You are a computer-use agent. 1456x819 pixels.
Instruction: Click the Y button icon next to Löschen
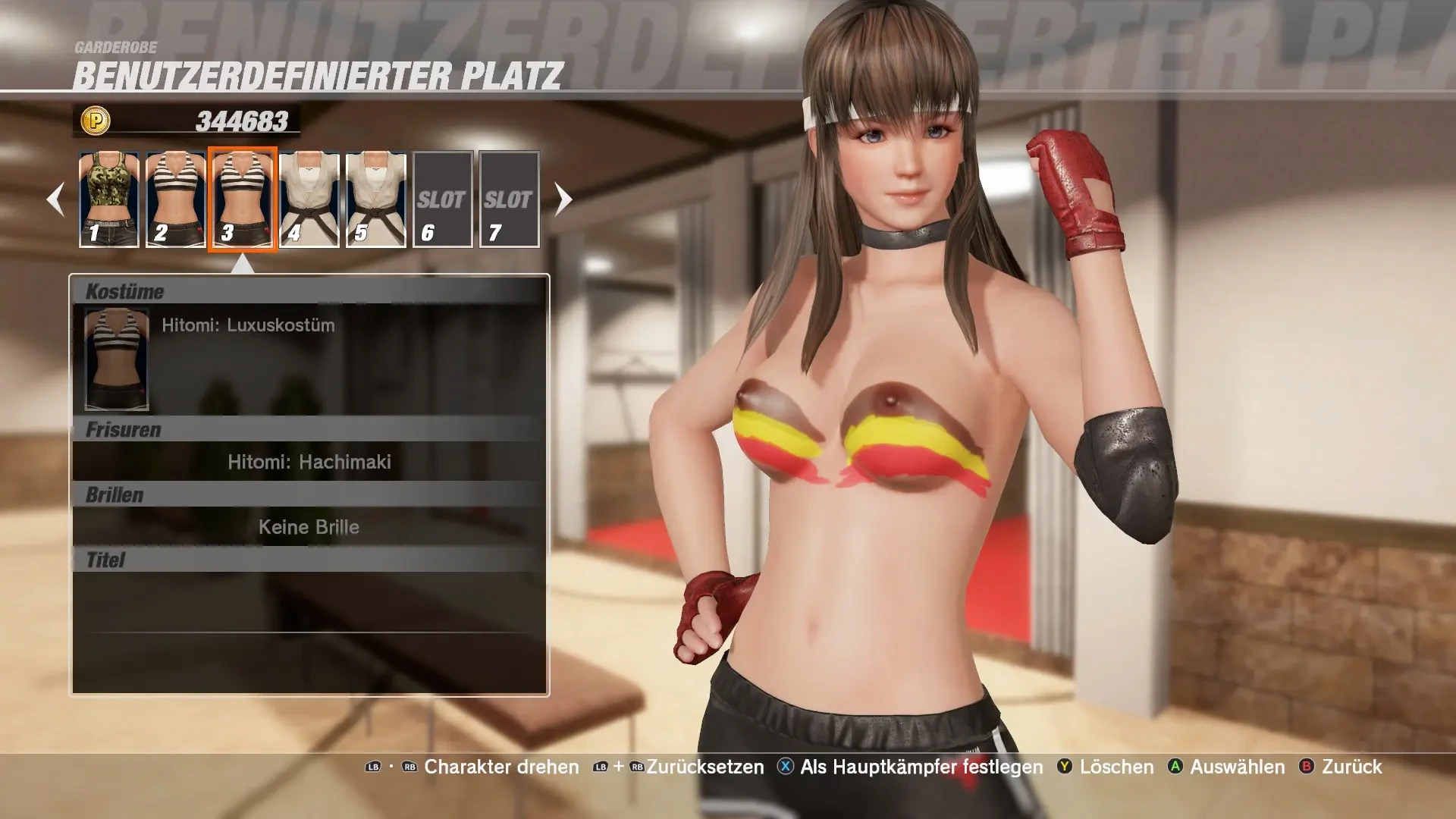click(x=1066, y=767)
